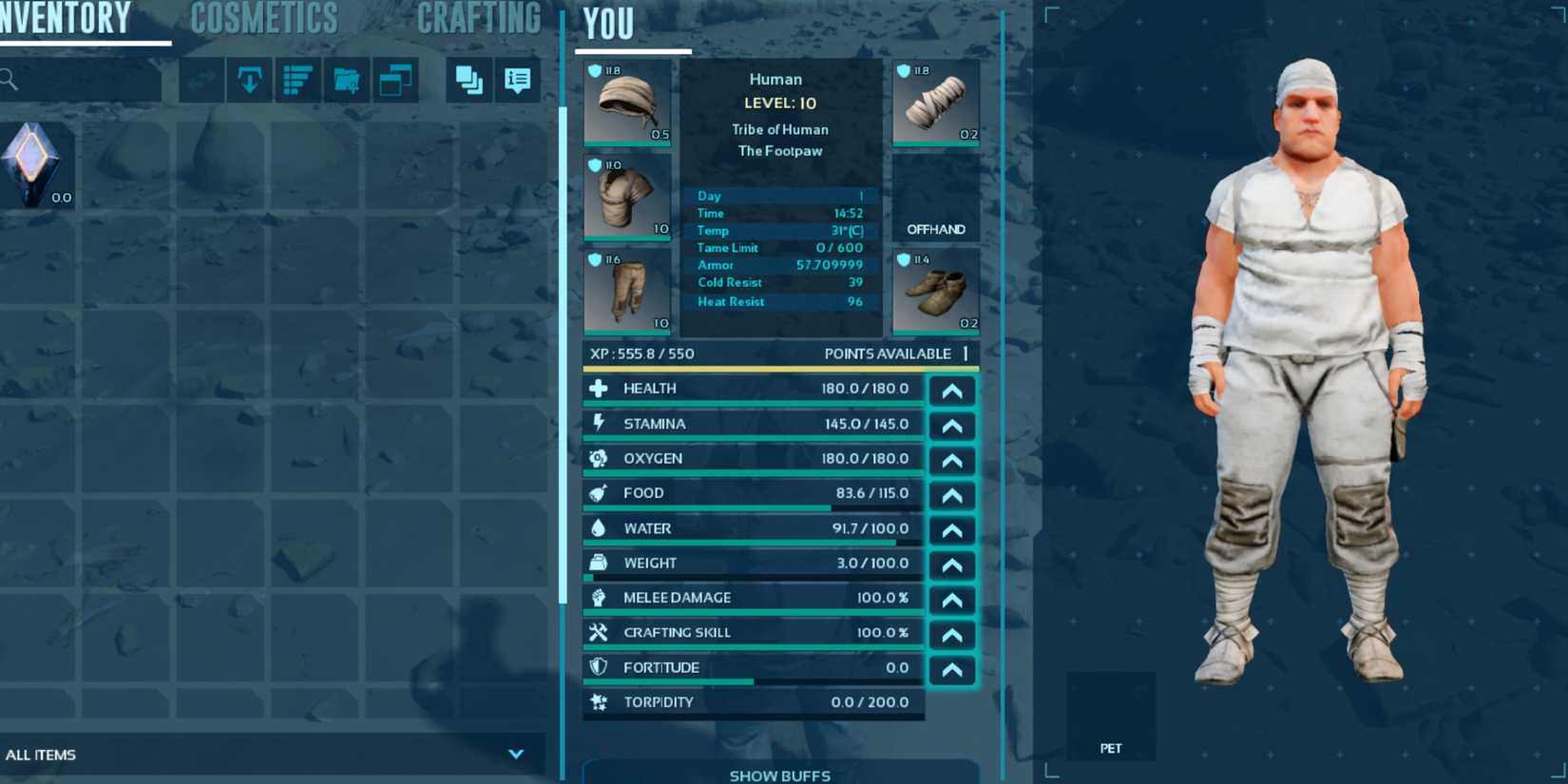Switch to the COSMETICS tab
The height and width of the screenshot is (784, 1568).
pyautogui.click(x=263, y=17)
